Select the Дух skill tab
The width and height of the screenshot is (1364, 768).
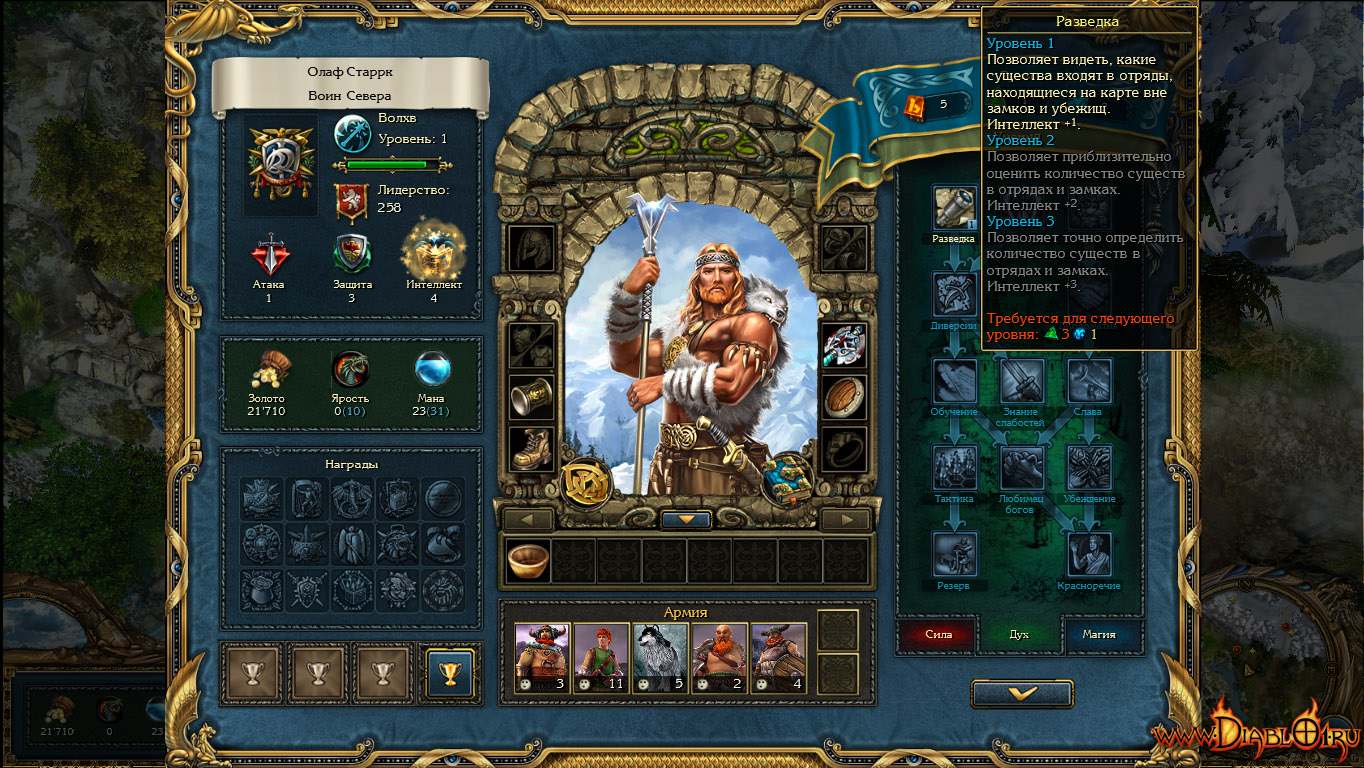click(1018, 634)
